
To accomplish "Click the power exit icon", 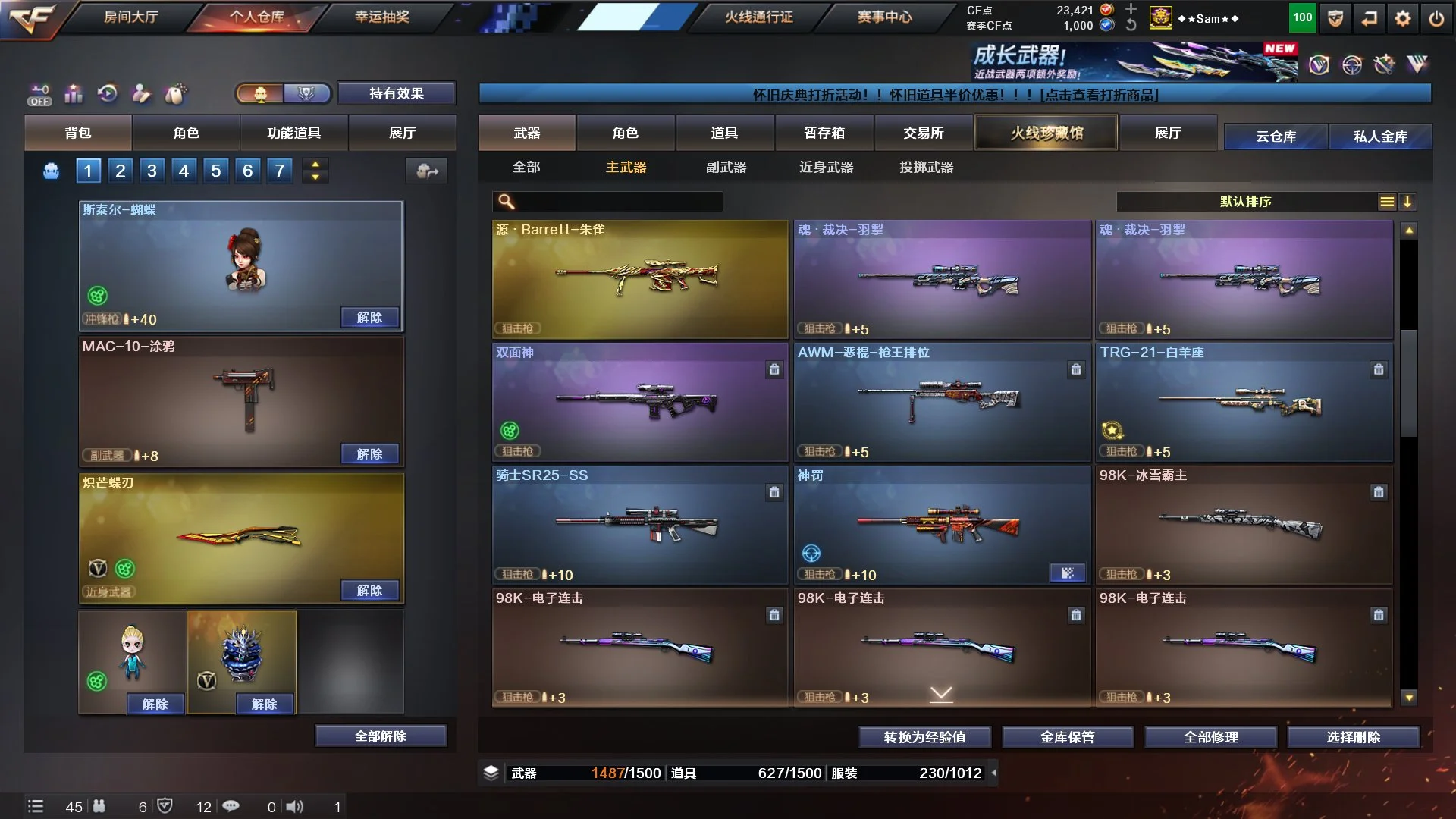I will click(1436, 19).
